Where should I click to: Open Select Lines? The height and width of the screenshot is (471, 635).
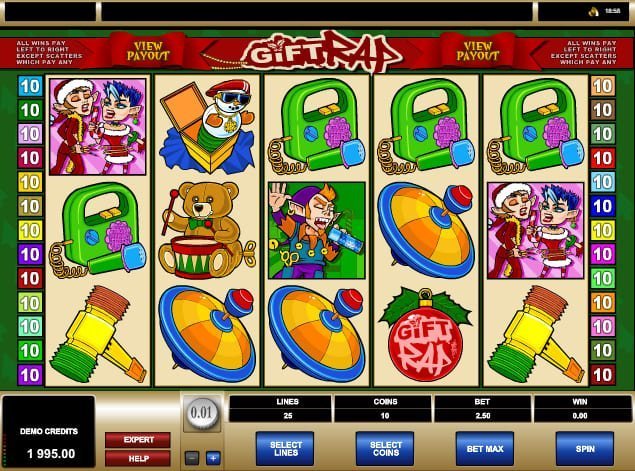coord(284,447)
